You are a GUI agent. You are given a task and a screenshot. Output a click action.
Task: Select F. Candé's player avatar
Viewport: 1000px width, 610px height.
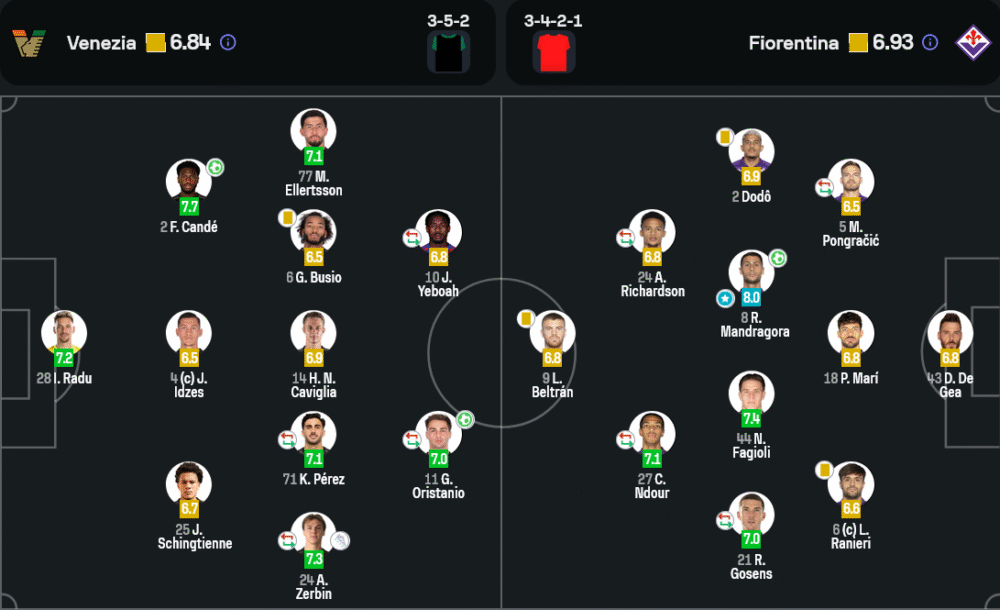point(189,182)
